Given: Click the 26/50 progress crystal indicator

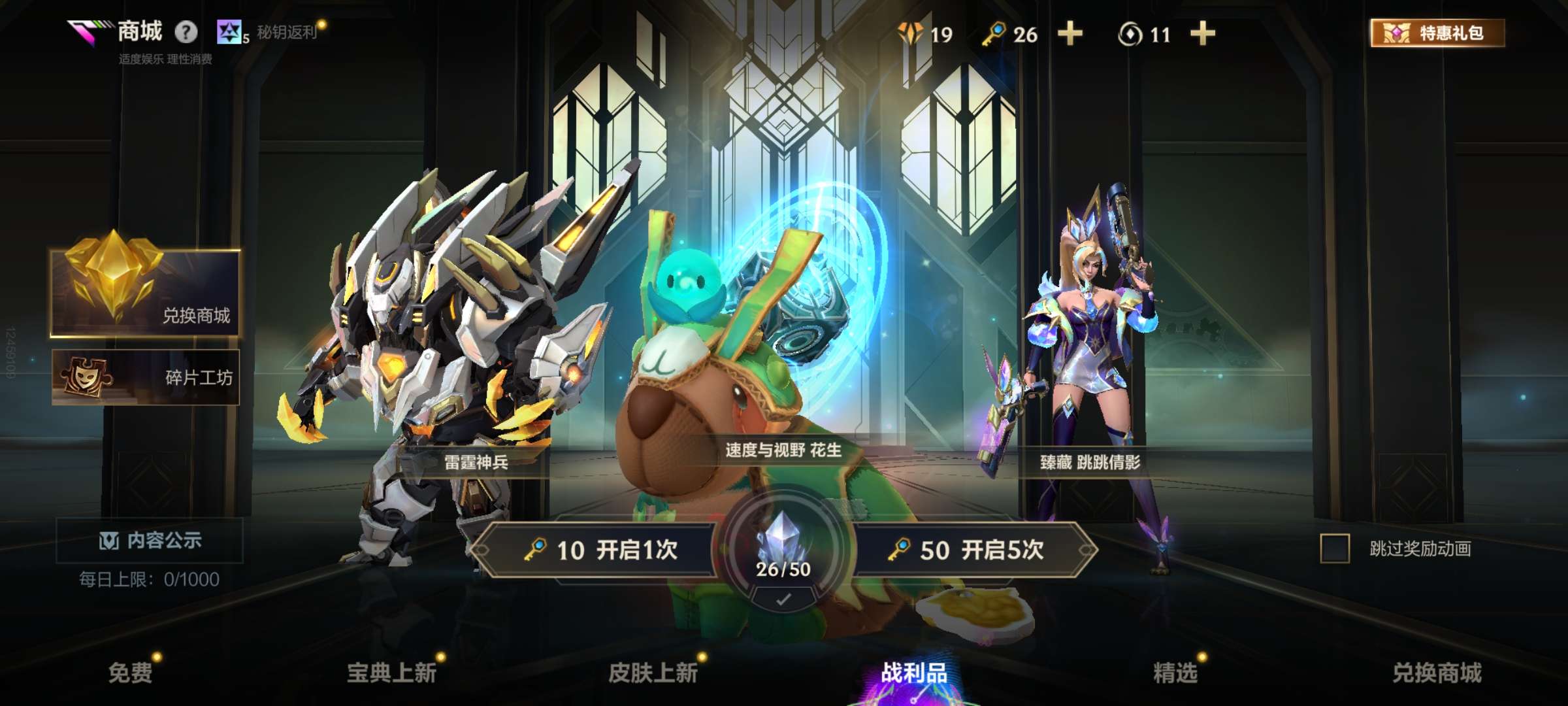Looking at the screenshot, I should click(x=786, y=569).
